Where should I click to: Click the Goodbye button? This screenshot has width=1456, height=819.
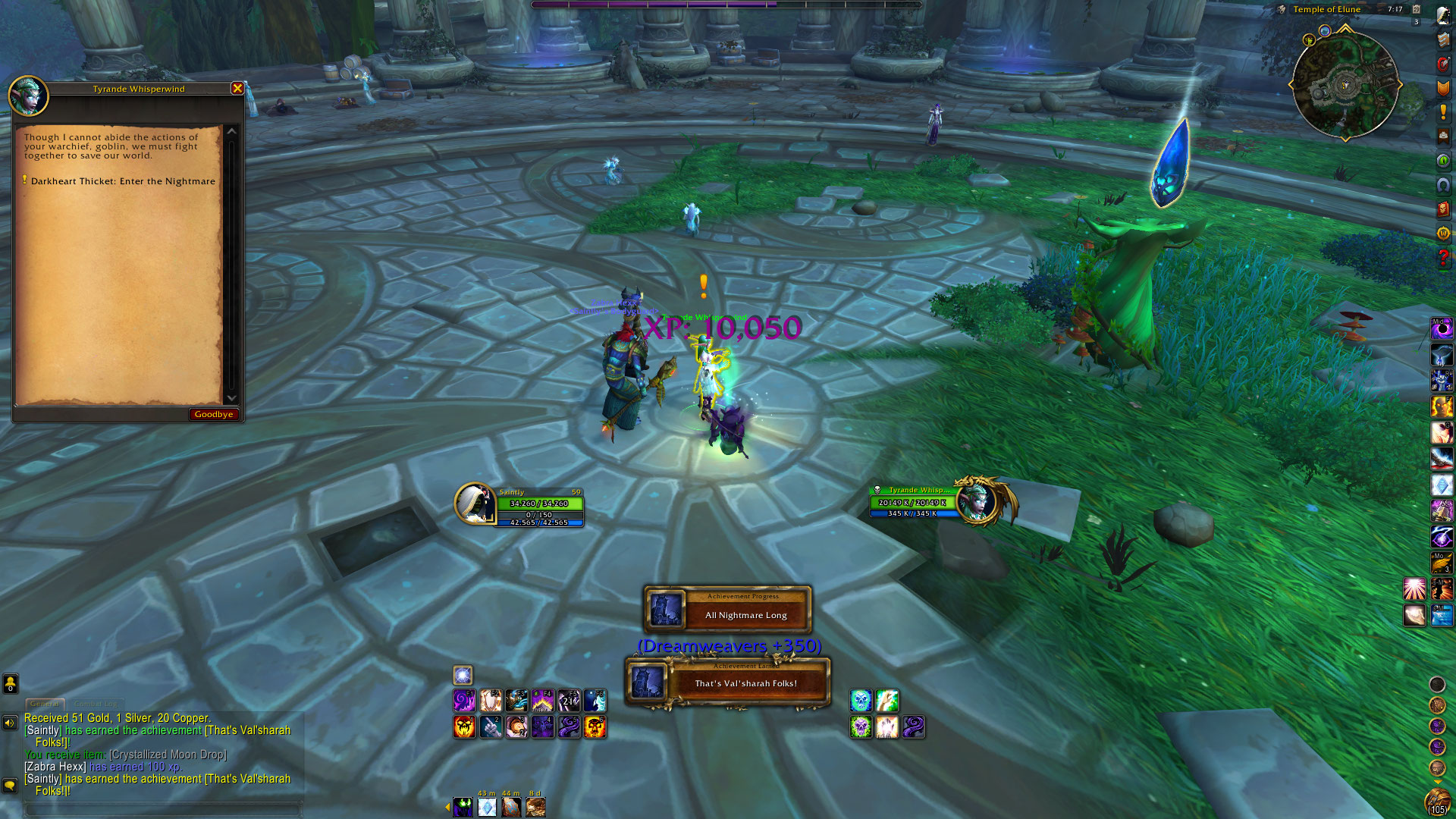pyautogui.click(x=213, y=414)
